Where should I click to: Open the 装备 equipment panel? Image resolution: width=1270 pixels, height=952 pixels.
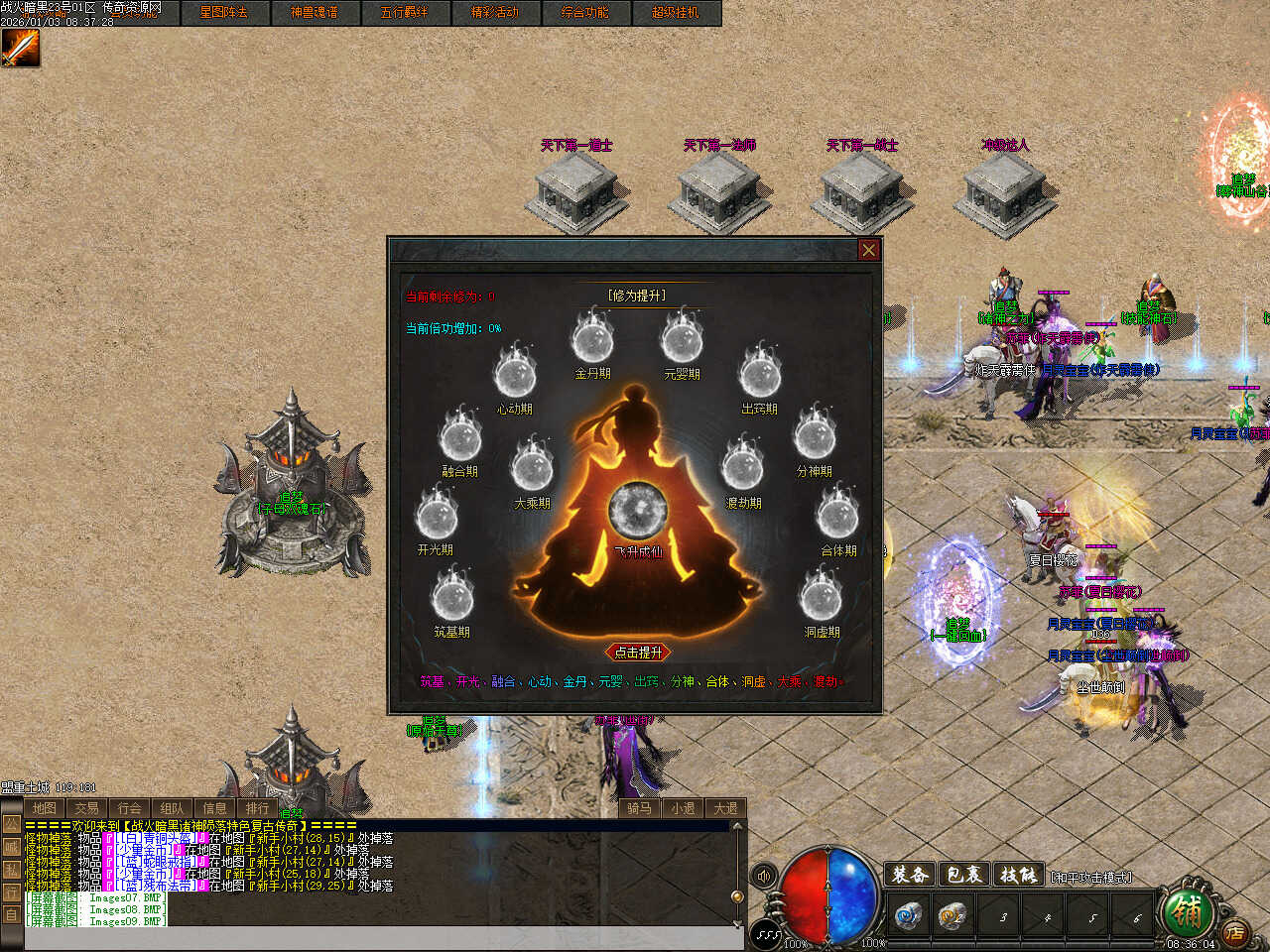pyautogui.click(x=910, y=875)
